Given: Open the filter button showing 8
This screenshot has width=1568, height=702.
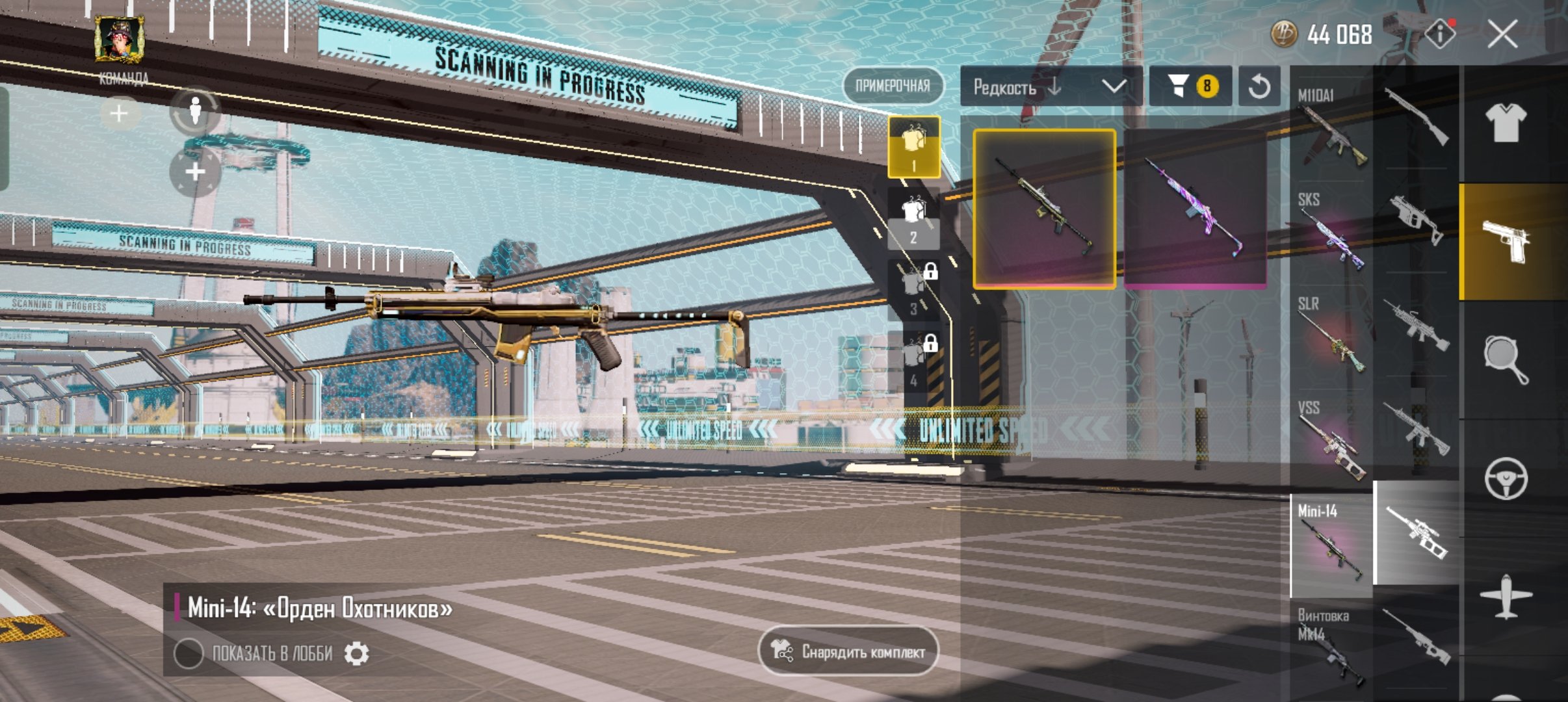Looking at the screenshot, I should click(x=1190, y=86).
